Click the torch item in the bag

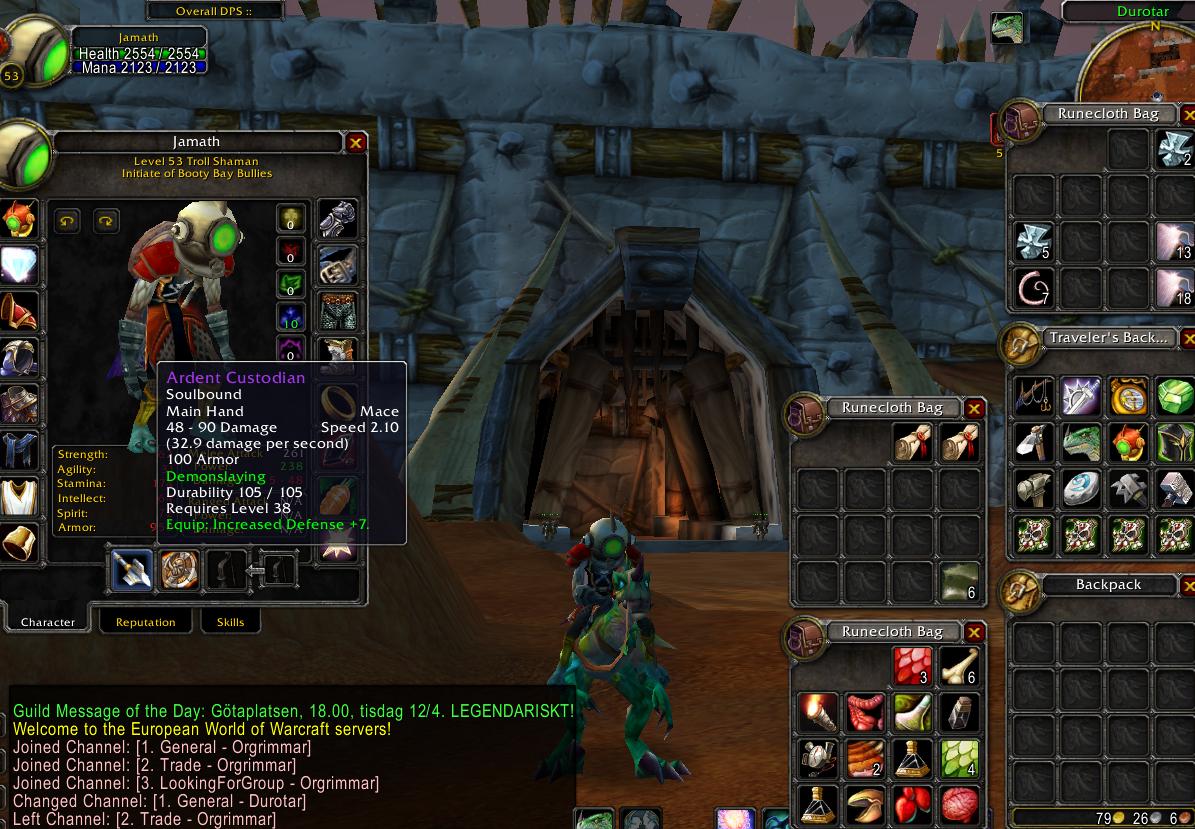tap(817, 712)
